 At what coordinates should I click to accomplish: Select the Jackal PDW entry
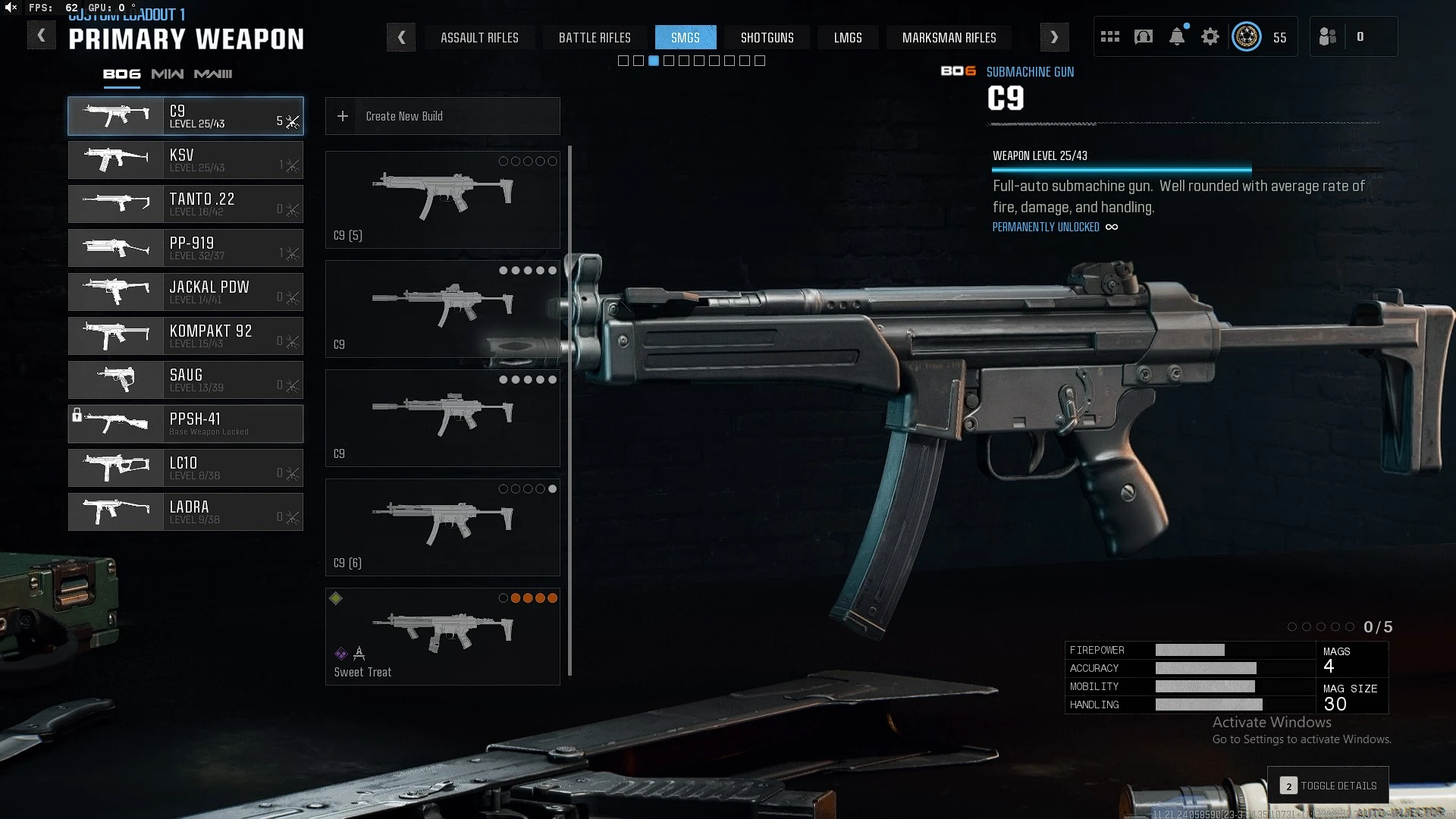pos(186,292)
